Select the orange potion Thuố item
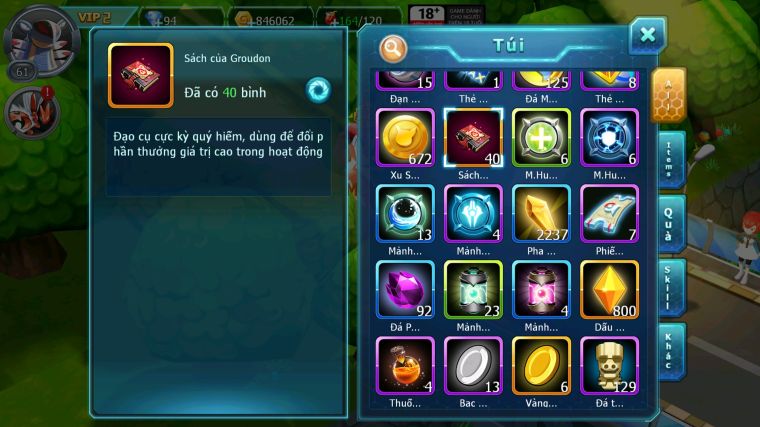This screenshot has height=427, width=760. point(405,365)
